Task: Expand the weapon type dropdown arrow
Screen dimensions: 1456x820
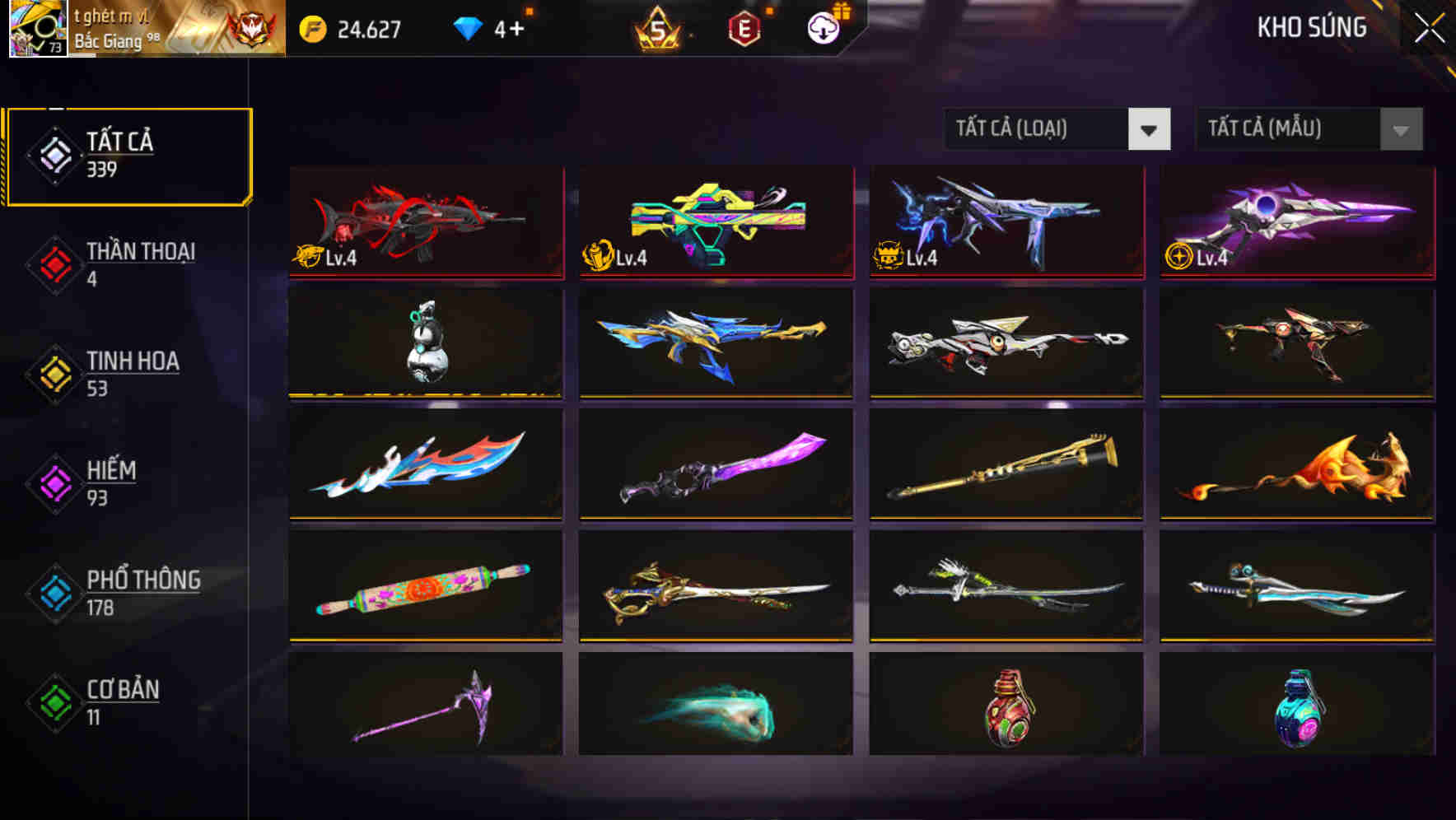Action: tap(1150, 130)
